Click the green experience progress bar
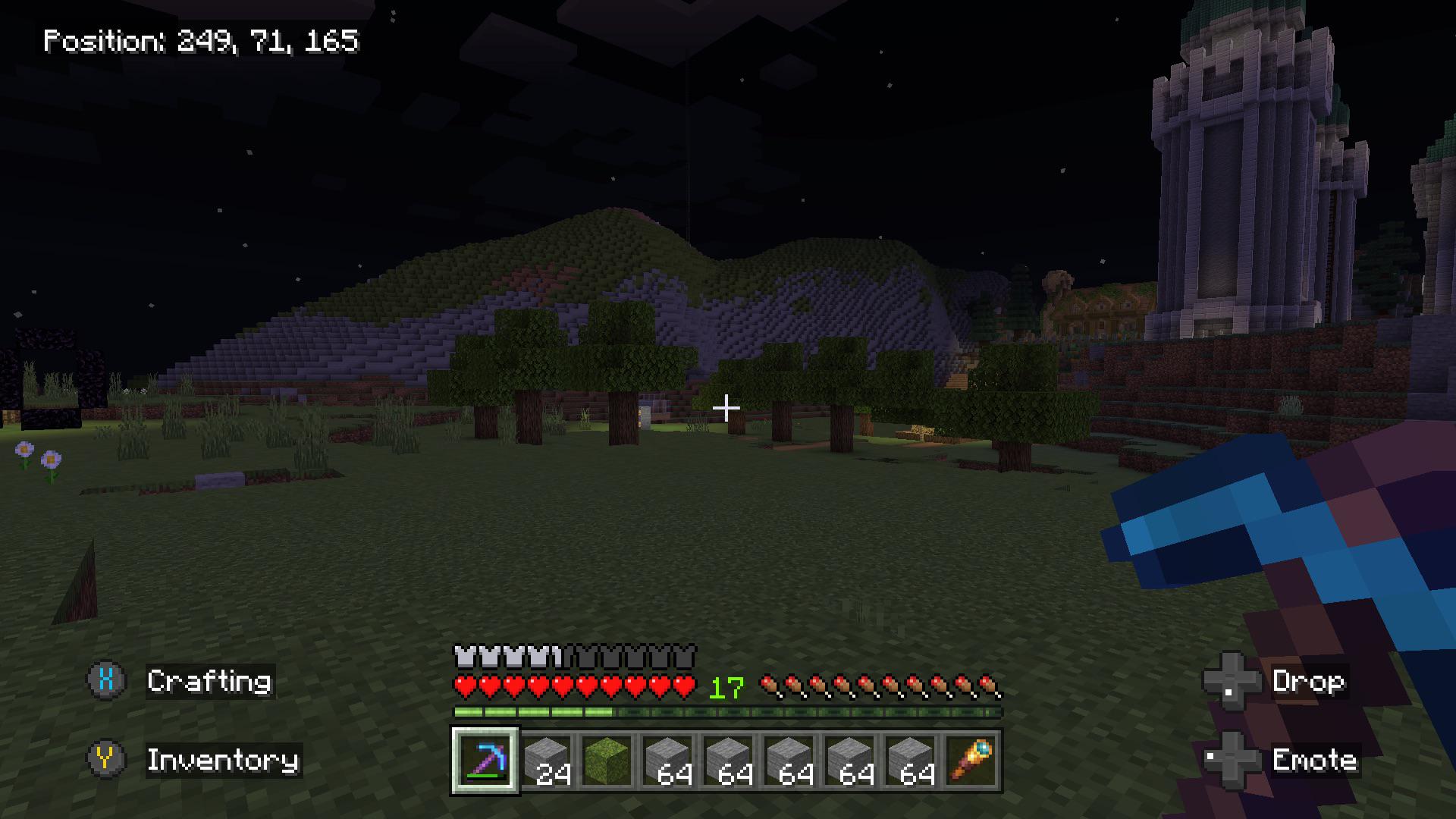This screenshot has width=1456, height=819. (x=531, y=711)
